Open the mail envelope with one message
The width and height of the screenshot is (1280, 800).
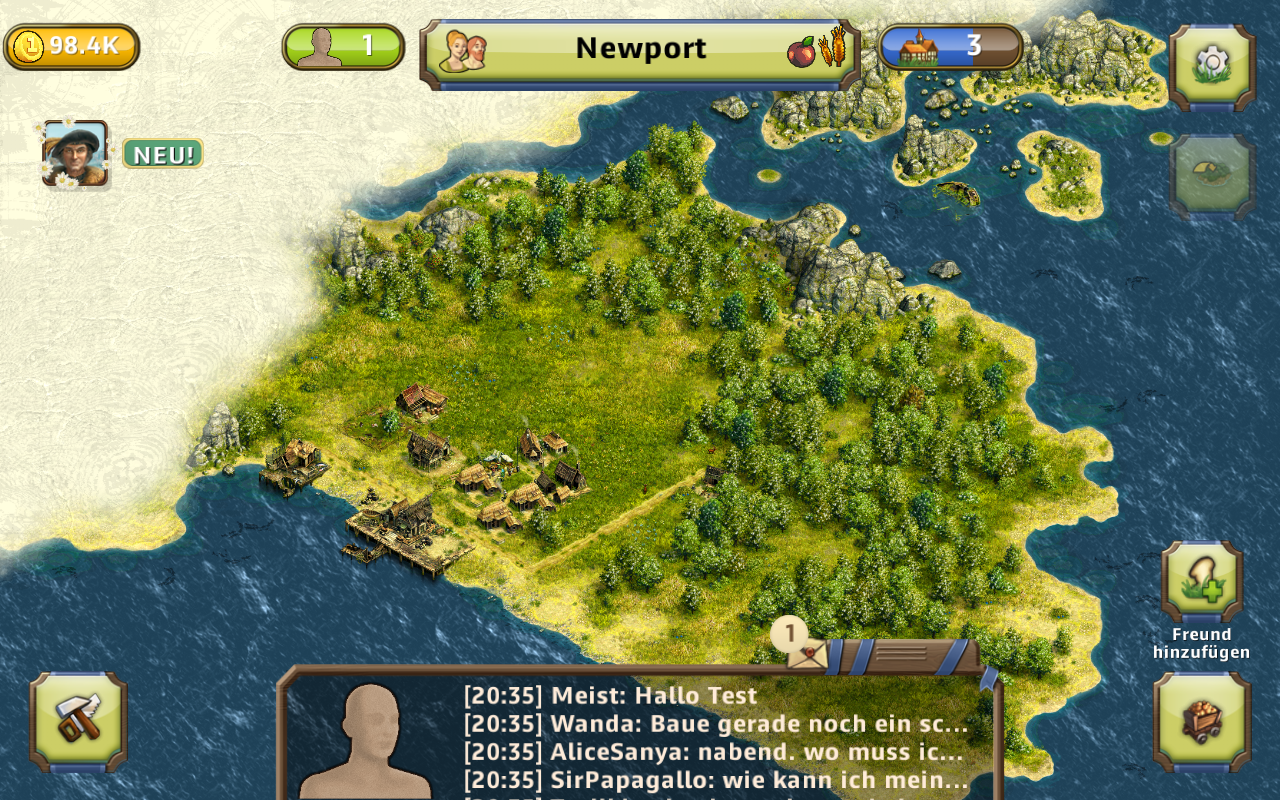point(806,652)
